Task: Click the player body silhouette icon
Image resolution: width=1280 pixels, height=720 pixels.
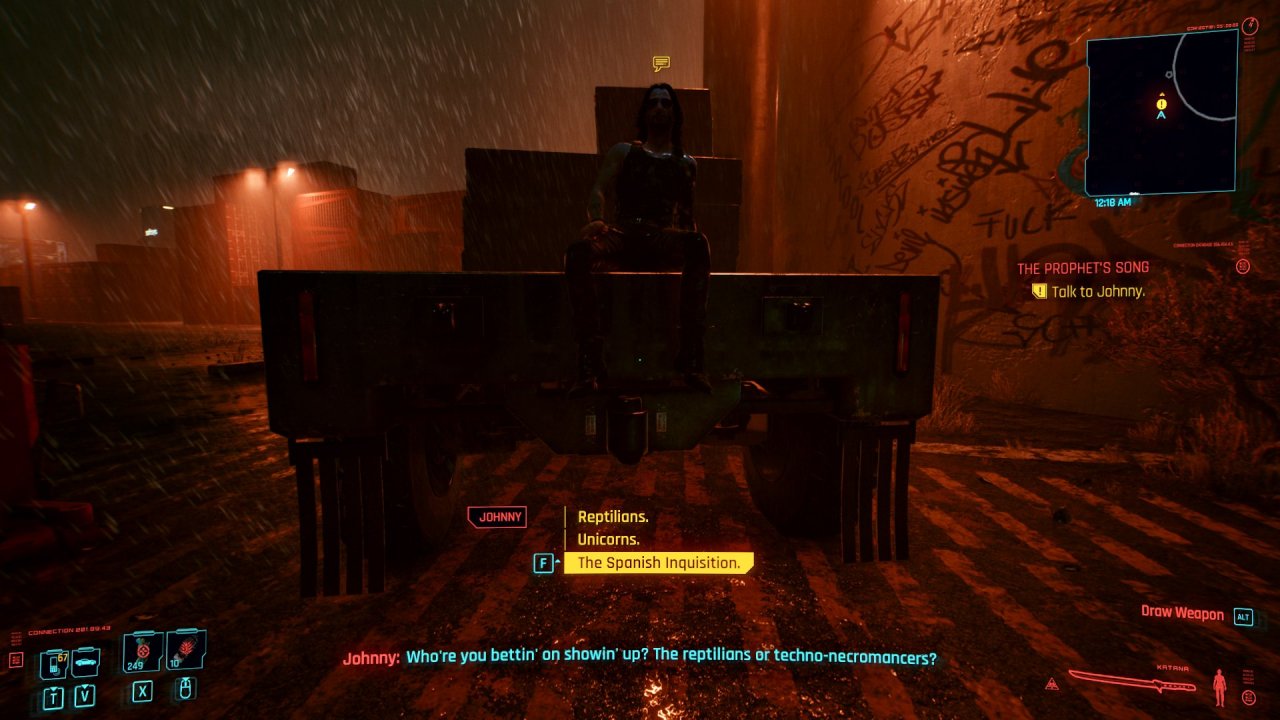Action: (x=1219, y=687)
